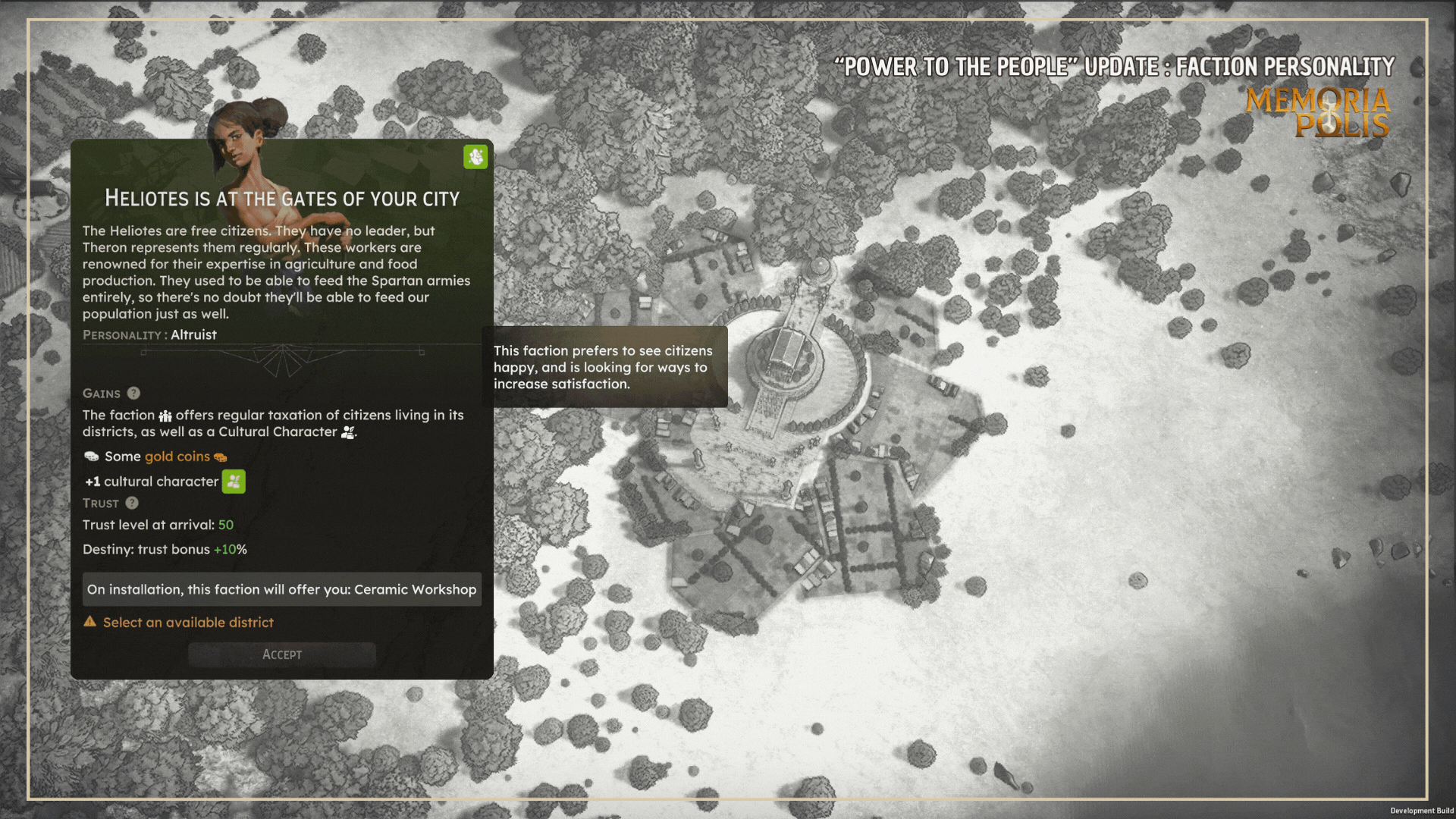The width and height of the screenshot is (1456, 819).
Task: Open the Gains help question mark
Action: tap(133, 393)
